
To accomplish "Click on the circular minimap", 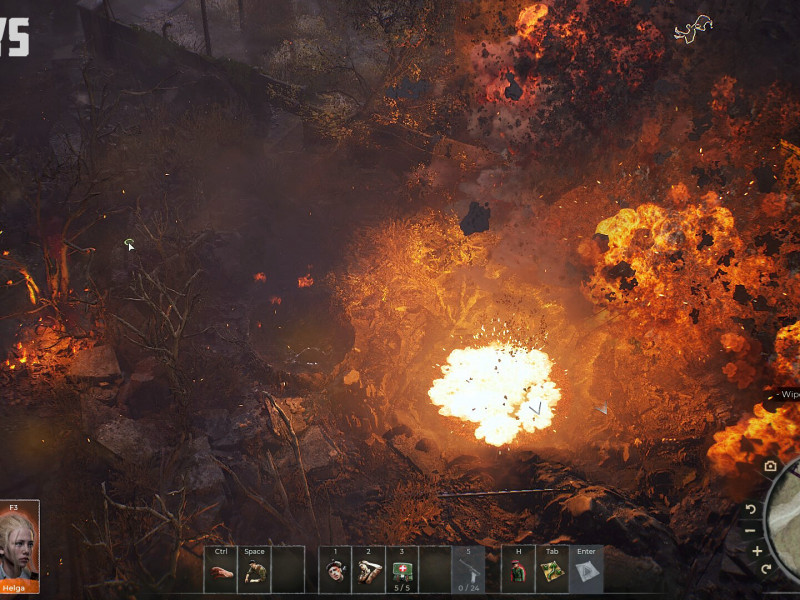I will [788, 520].
